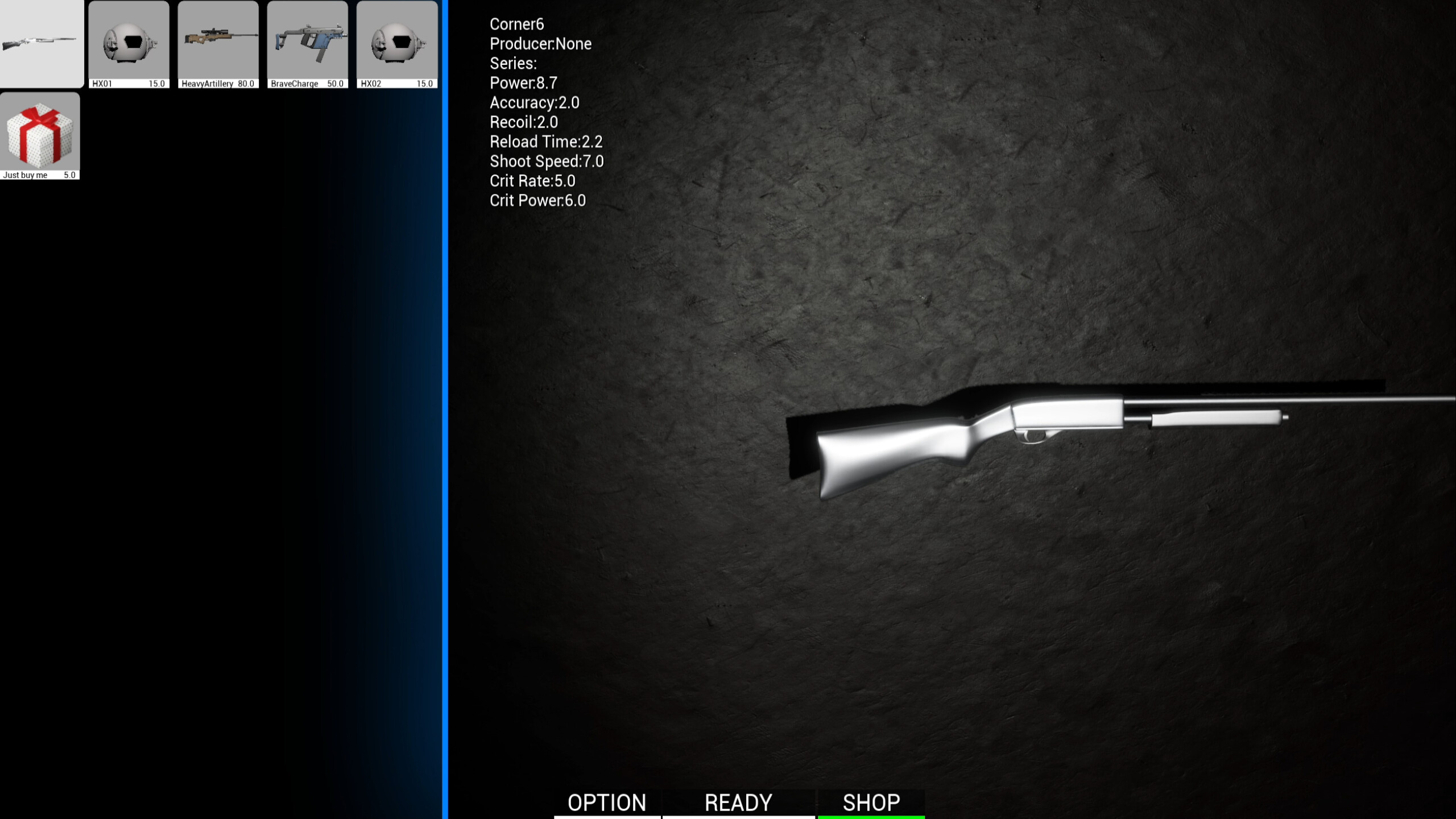Select the HX02 helmet icon
Image resolution: width=1456 pixels, height=819 pixels.
pyautogui.click(x=398, y=43)
